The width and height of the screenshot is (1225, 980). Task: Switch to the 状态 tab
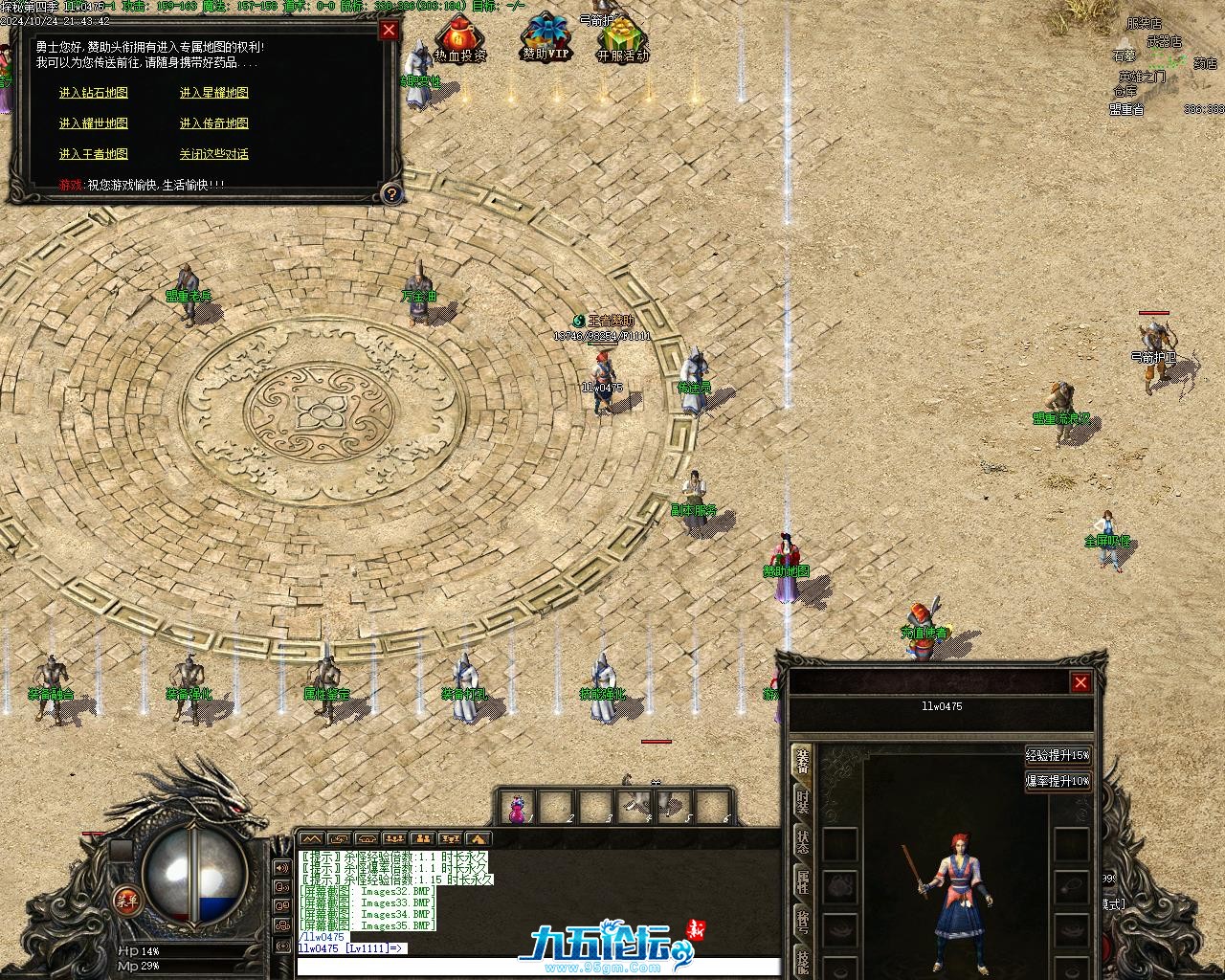coord(802,842)
